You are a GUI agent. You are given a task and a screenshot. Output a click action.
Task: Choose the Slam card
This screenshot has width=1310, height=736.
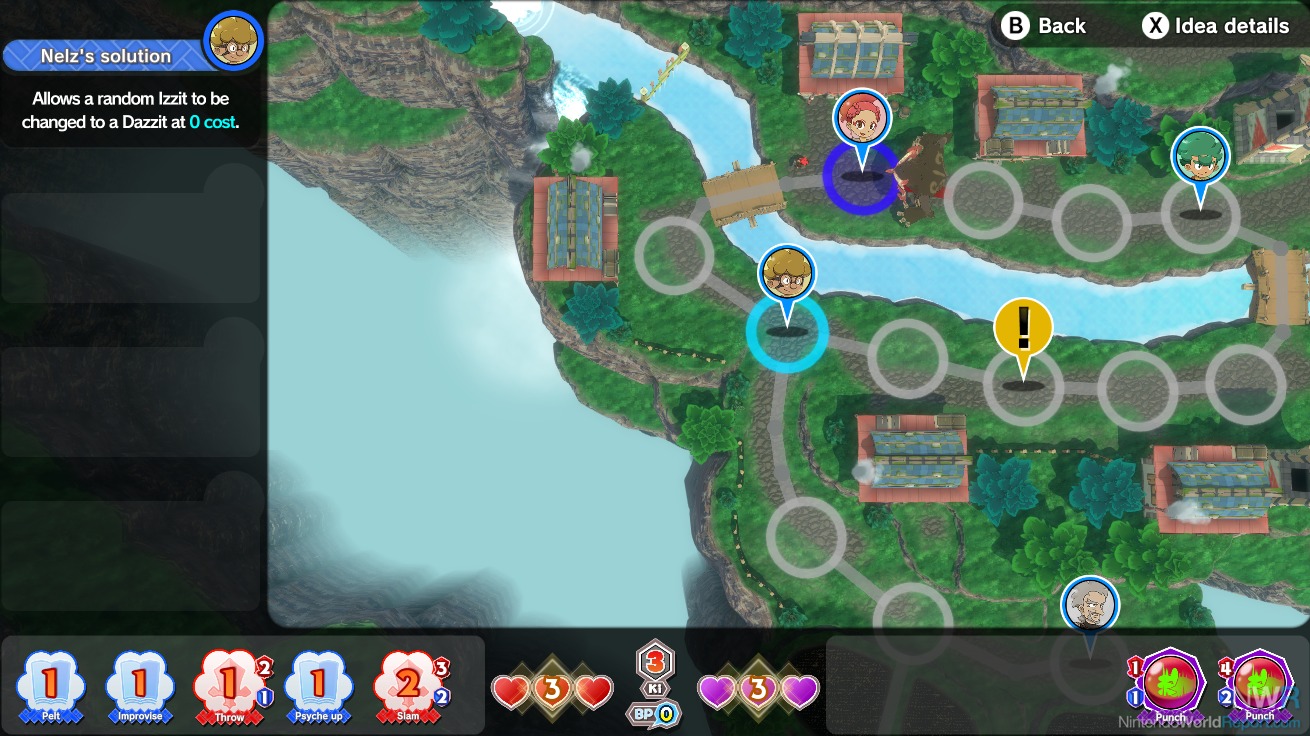point(408,686)
